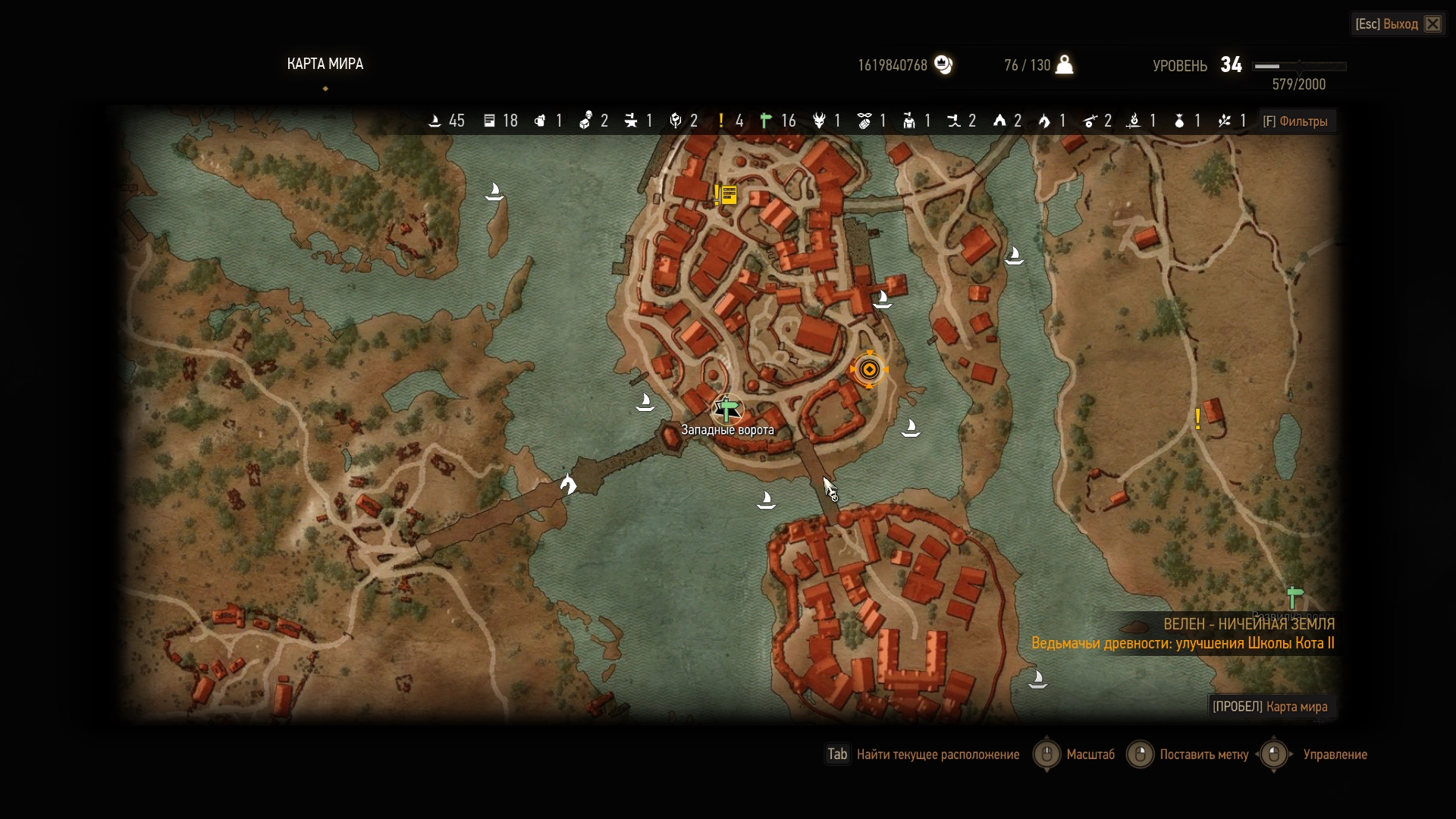Select the boat marker northwest of the city
The width and height of the screenshot is (1456, 819).
494,191
